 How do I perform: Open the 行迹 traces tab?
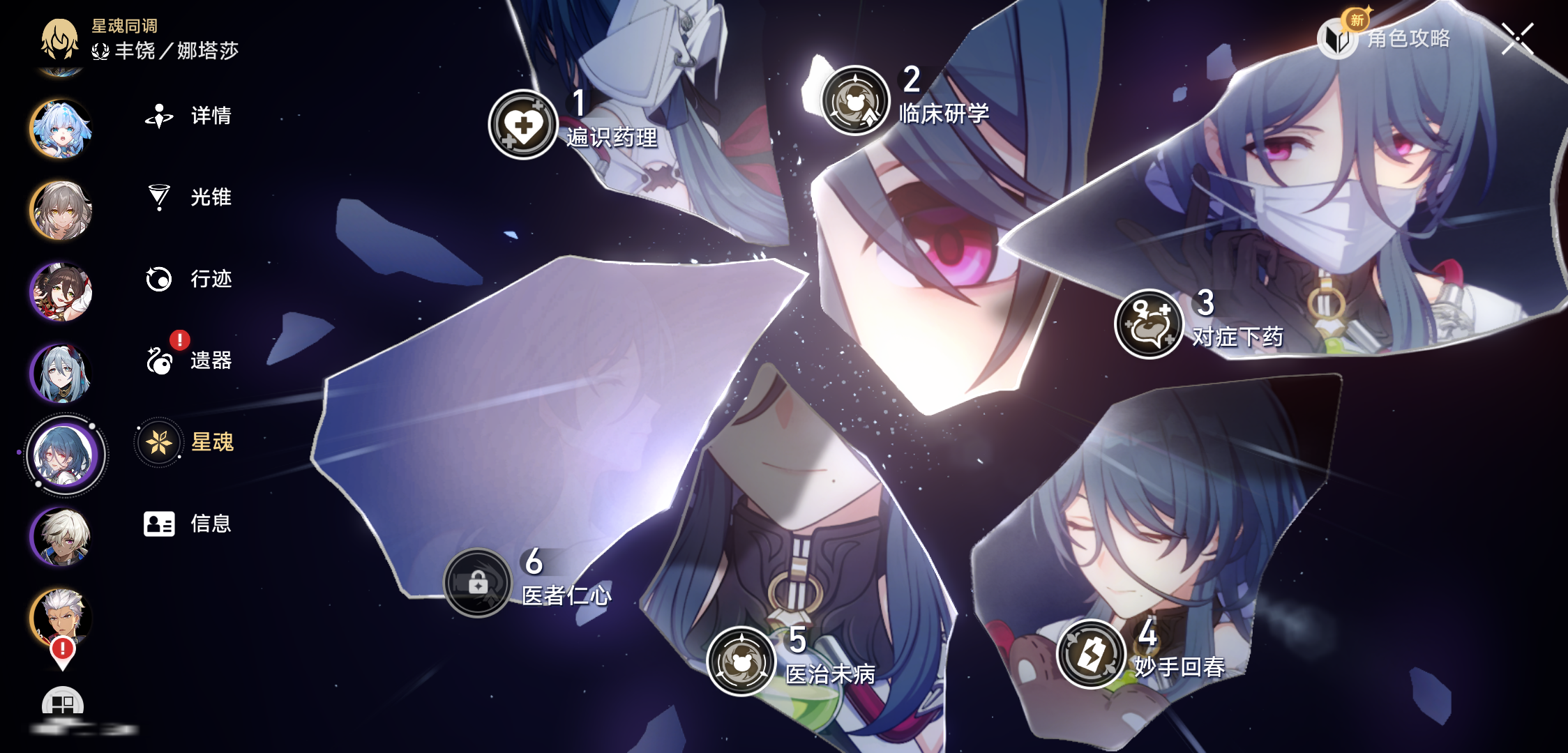click(x=188, y=279)
